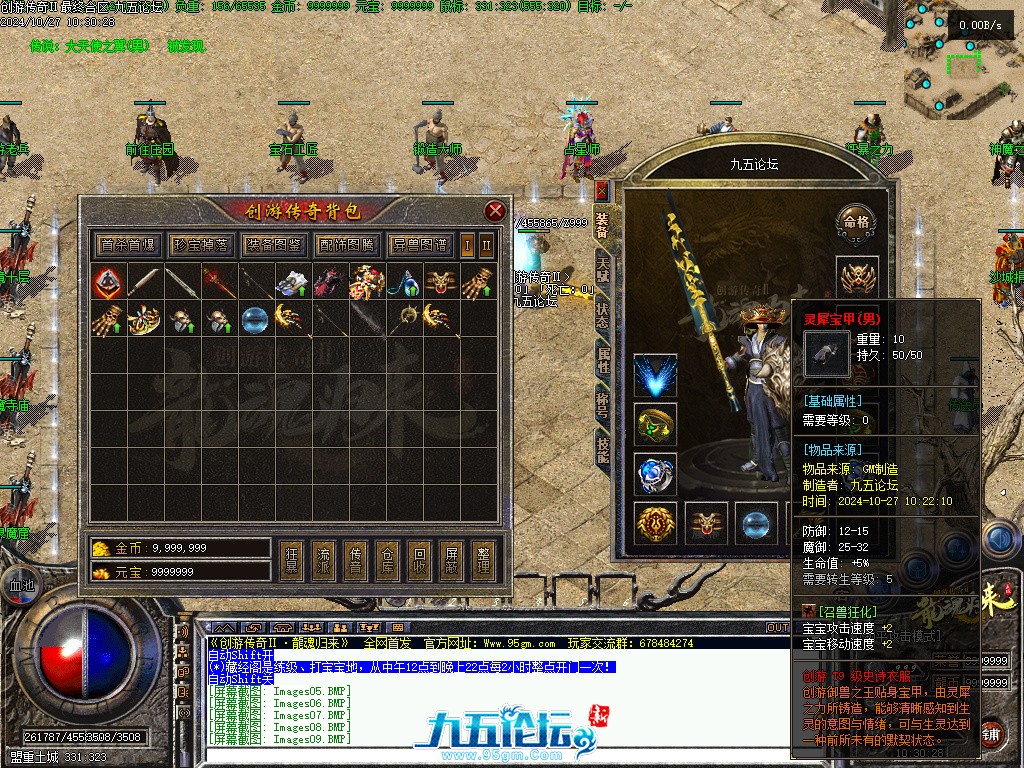Switch to bag page II
Screen dimensions: 1024x768
486,245
